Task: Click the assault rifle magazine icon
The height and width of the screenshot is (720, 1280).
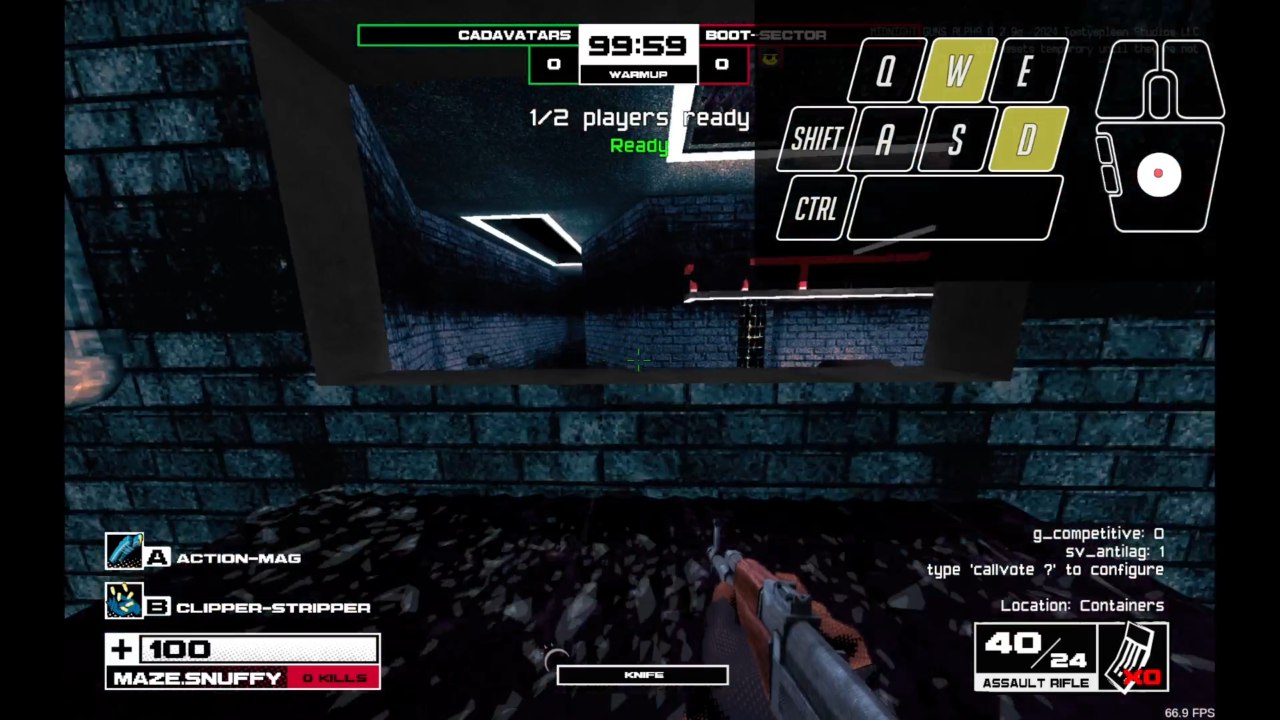Action: tap(1136, 655)
